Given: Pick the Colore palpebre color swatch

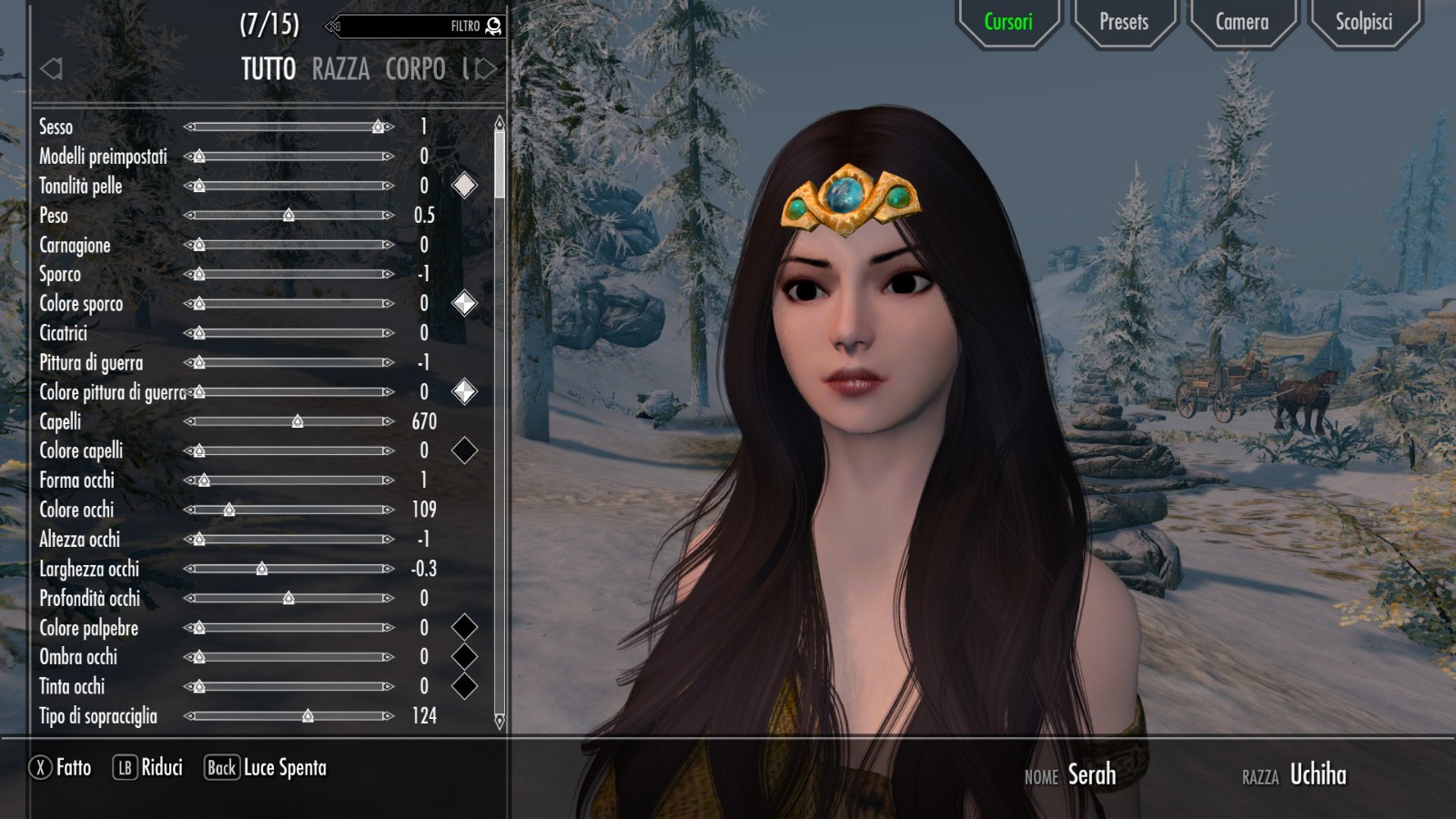Looking at the screenshot, I should (464, 627).
